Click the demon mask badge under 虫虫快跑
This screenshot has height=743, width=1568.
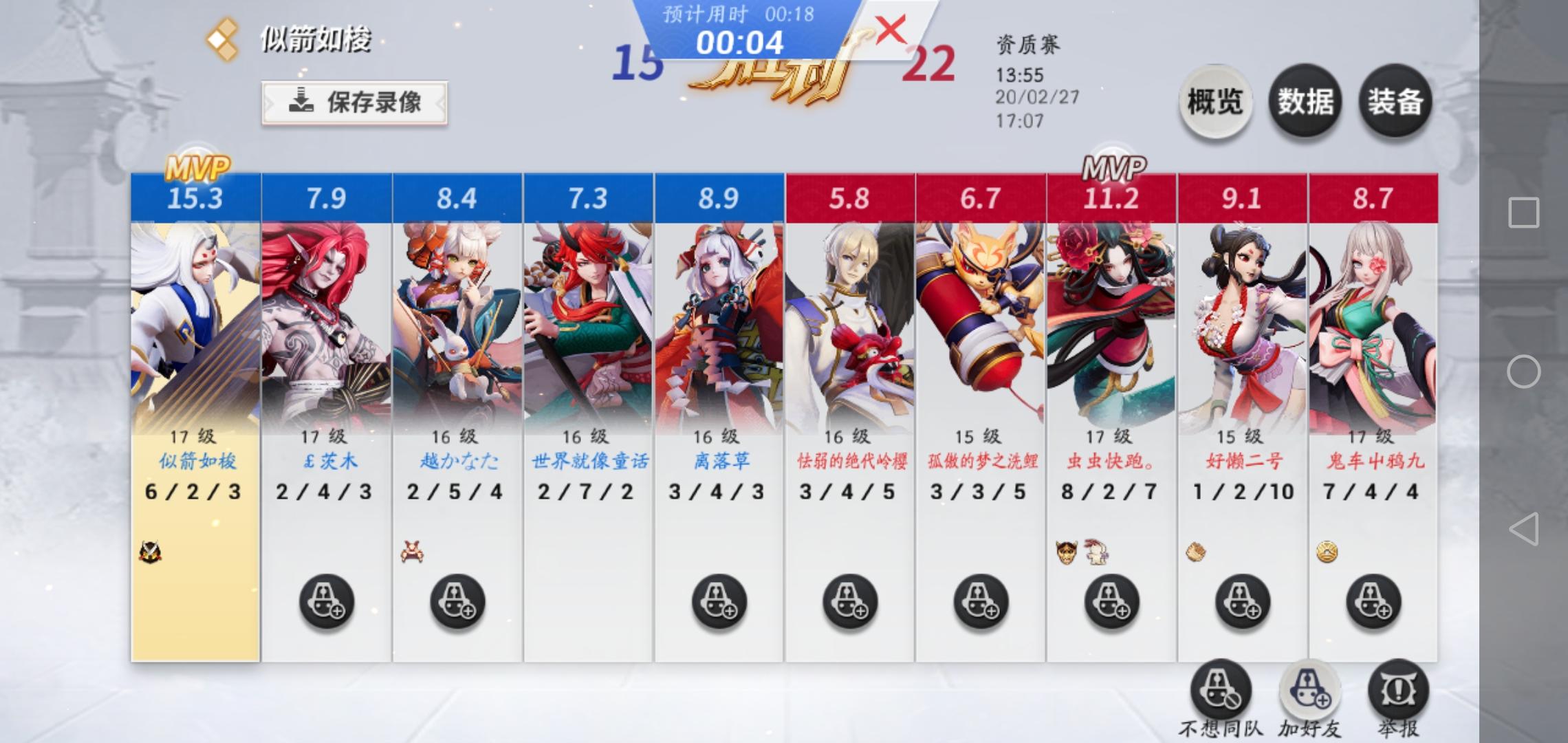coord(1065,550)
